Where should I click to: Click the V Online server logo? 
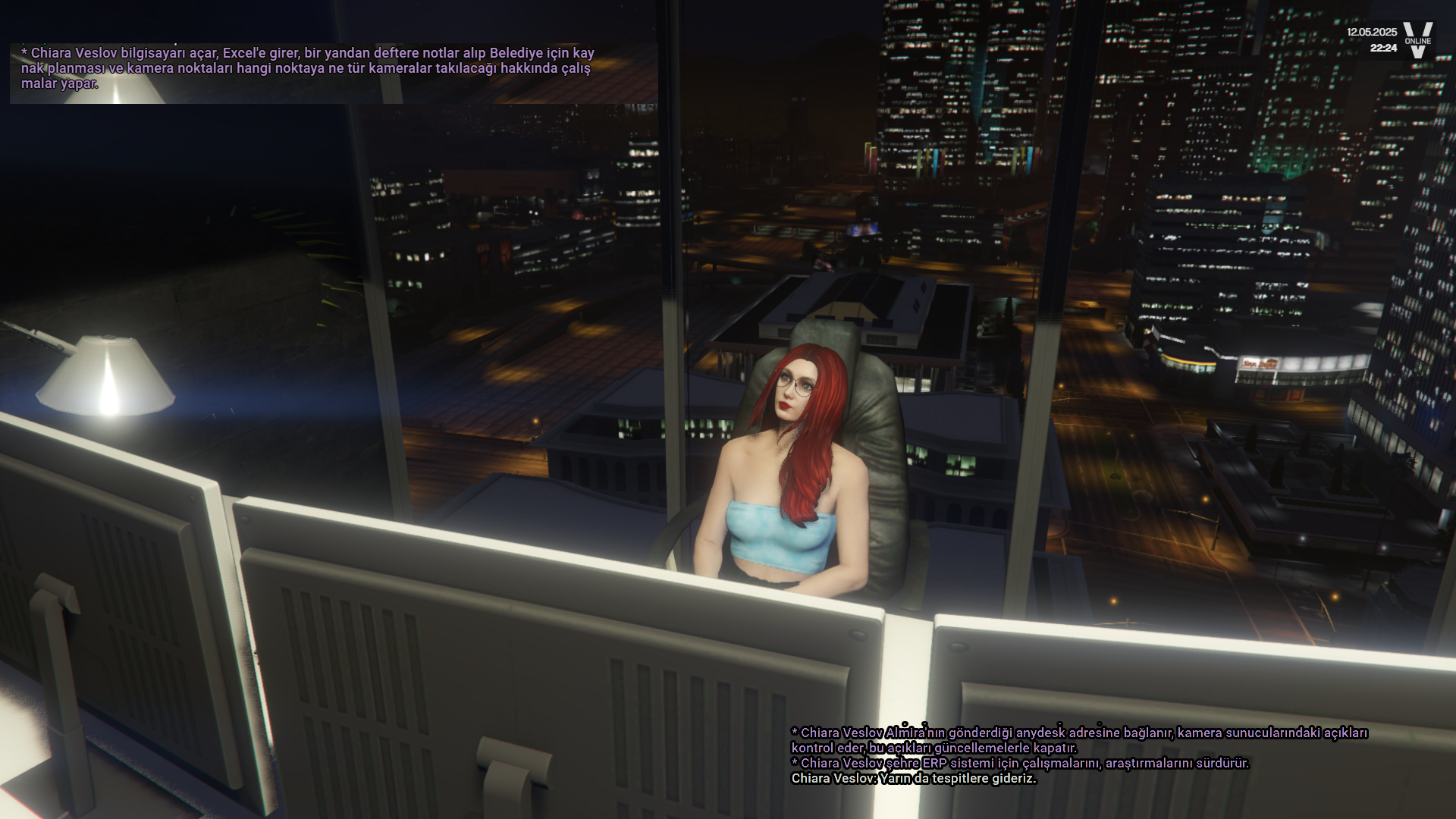1417,40
